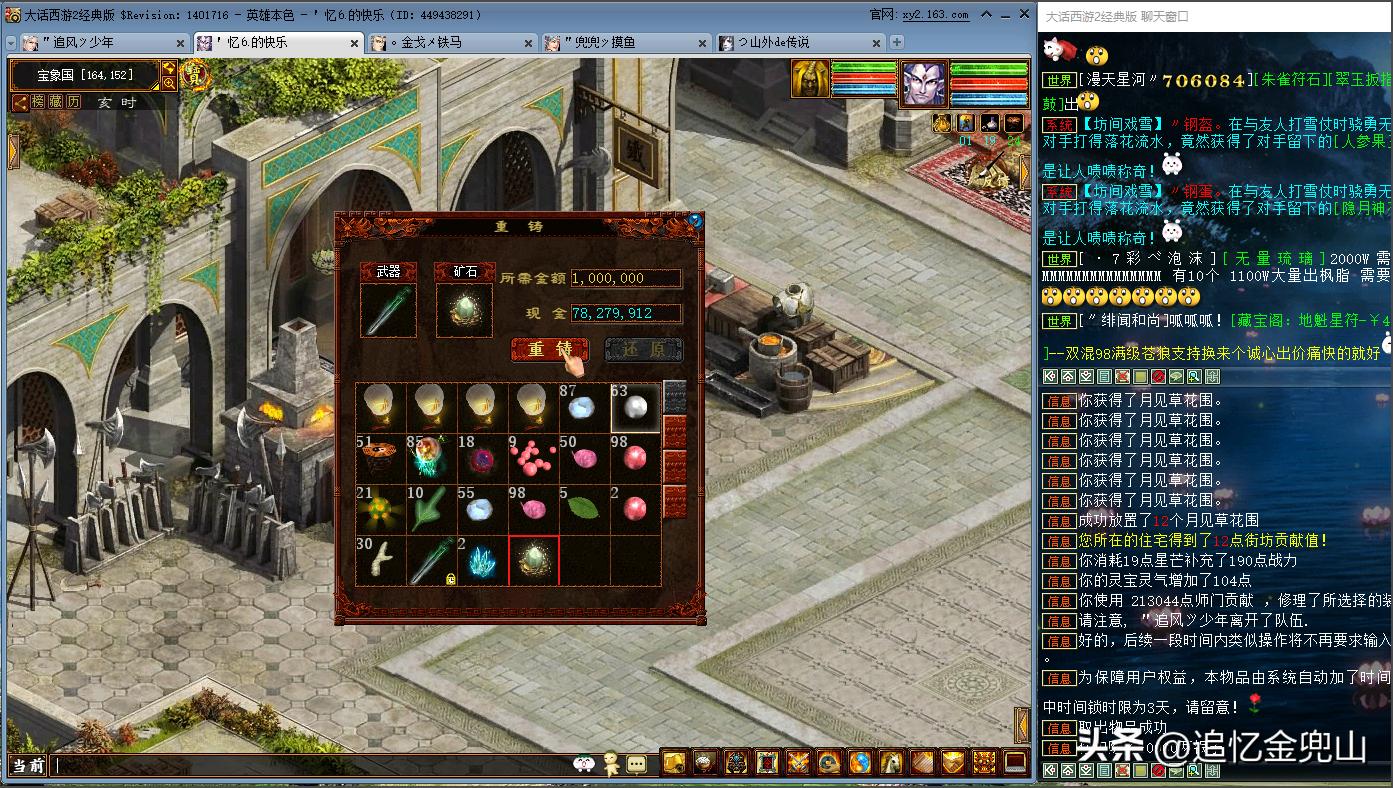Close the つ山外de传说 tab

pyautogui.click(x=878, y=43)
